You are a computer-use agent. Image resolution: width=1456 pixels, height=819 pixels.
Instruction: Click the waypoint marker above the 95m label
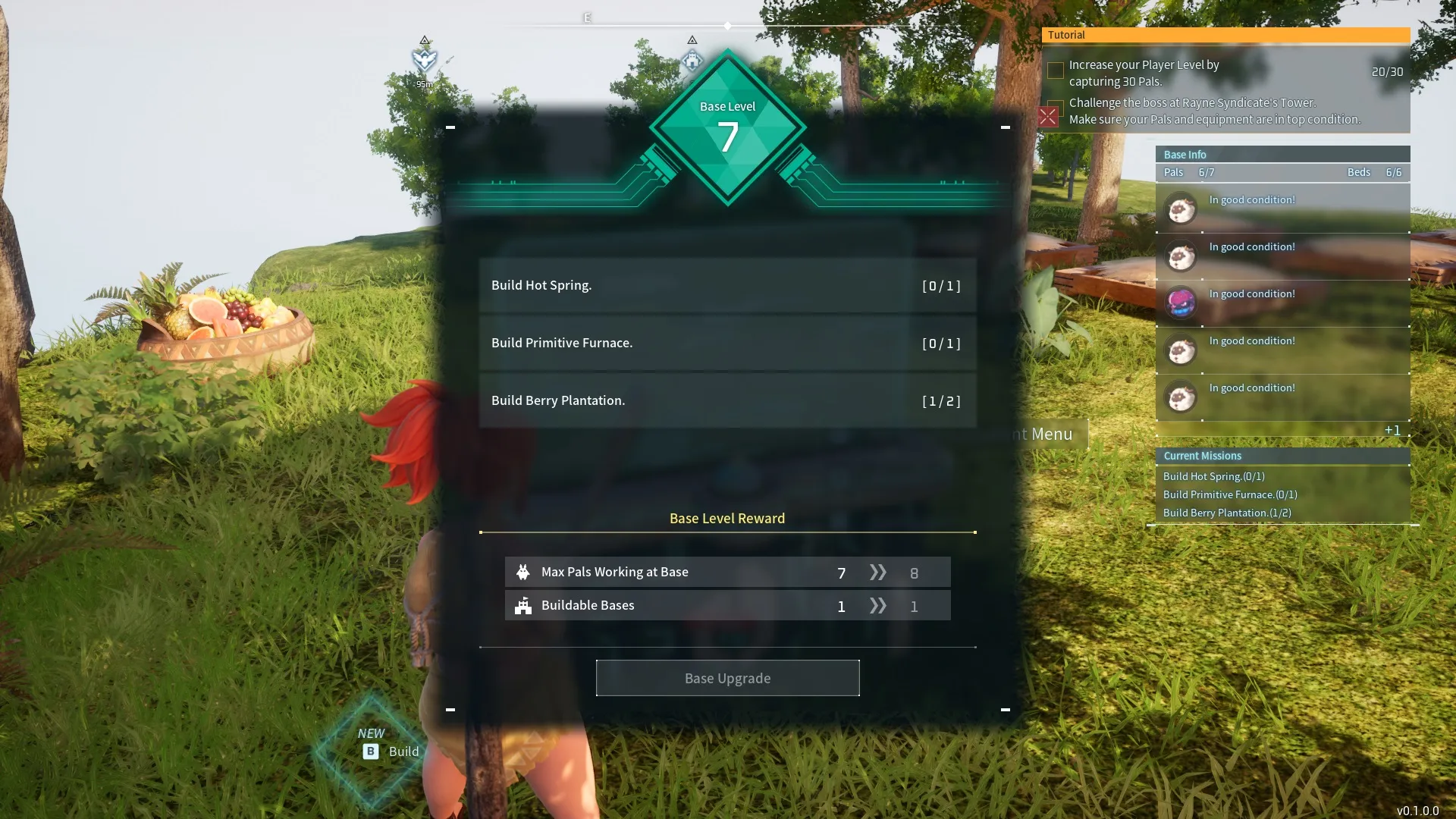425,59
